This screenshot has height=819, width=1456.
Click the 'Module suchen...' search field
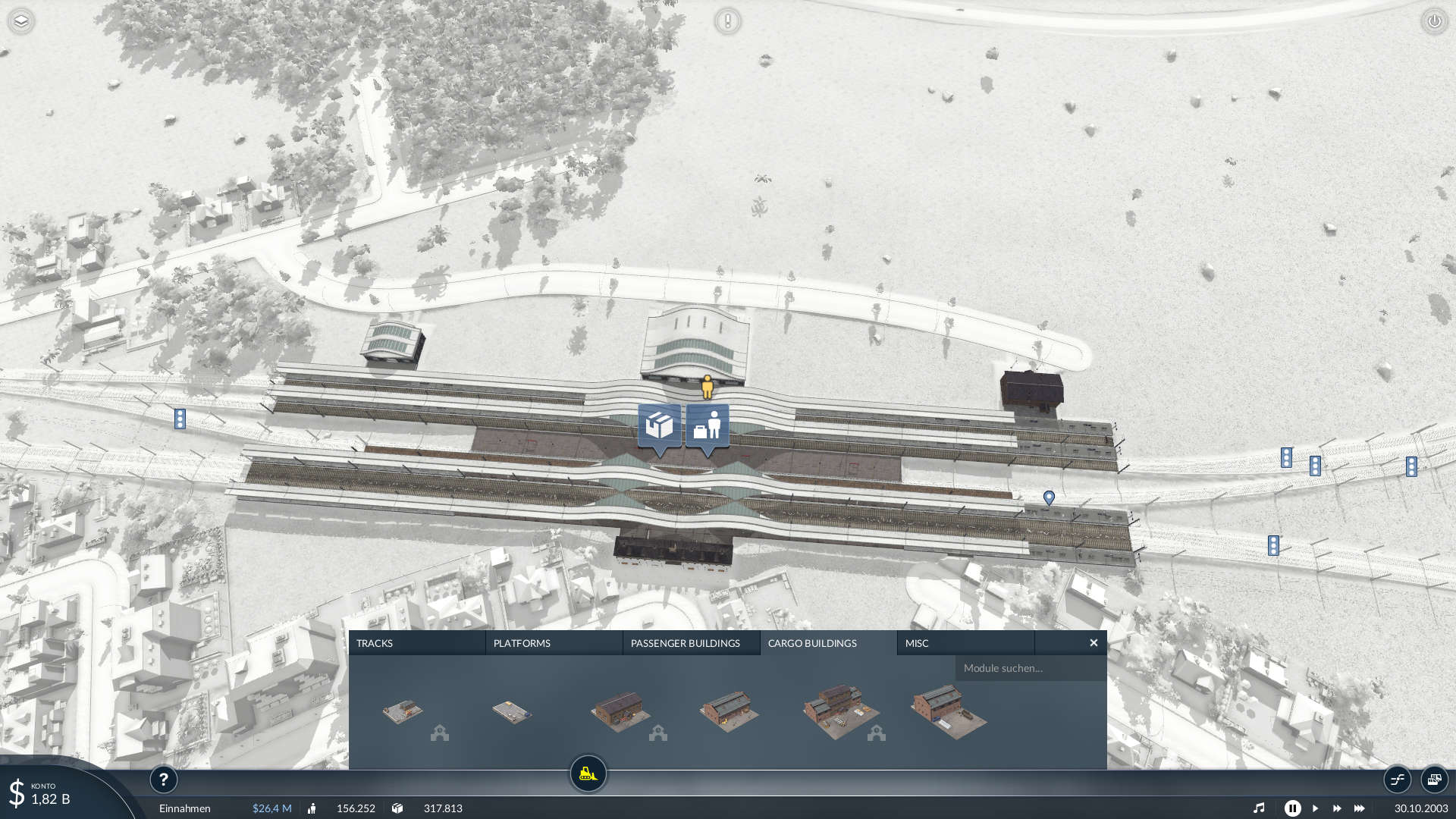(x=1030, y=668)
